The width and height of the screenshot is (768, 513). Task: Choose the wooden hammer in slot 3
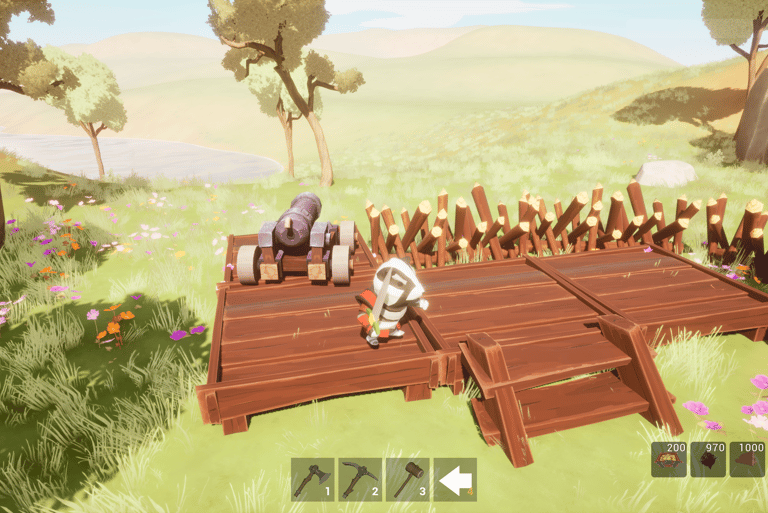(407, 479)
